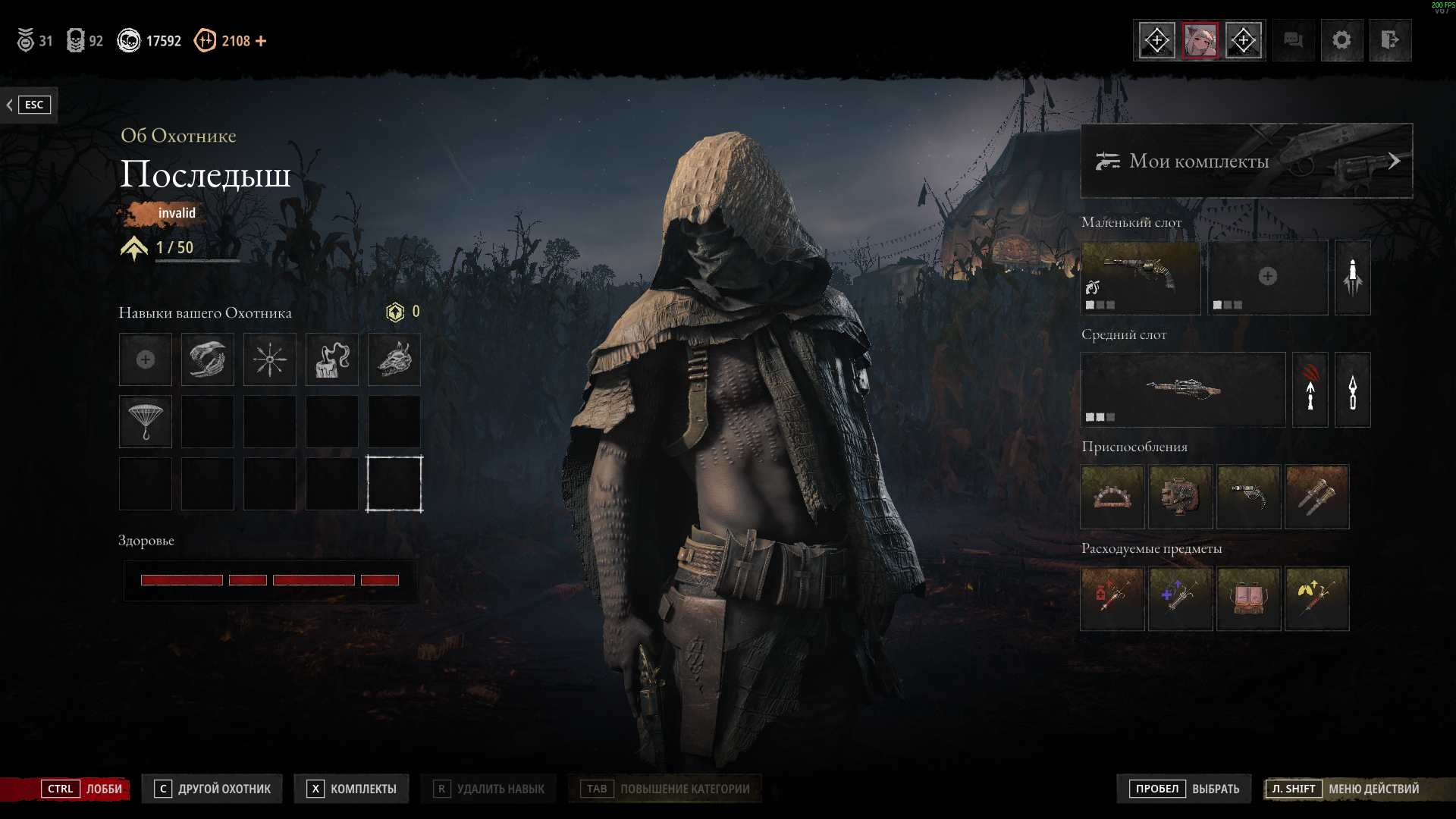Select the equipped revolver weapon slot
This screenshot has height=819, width=1456.
[x=1140, y=278]
